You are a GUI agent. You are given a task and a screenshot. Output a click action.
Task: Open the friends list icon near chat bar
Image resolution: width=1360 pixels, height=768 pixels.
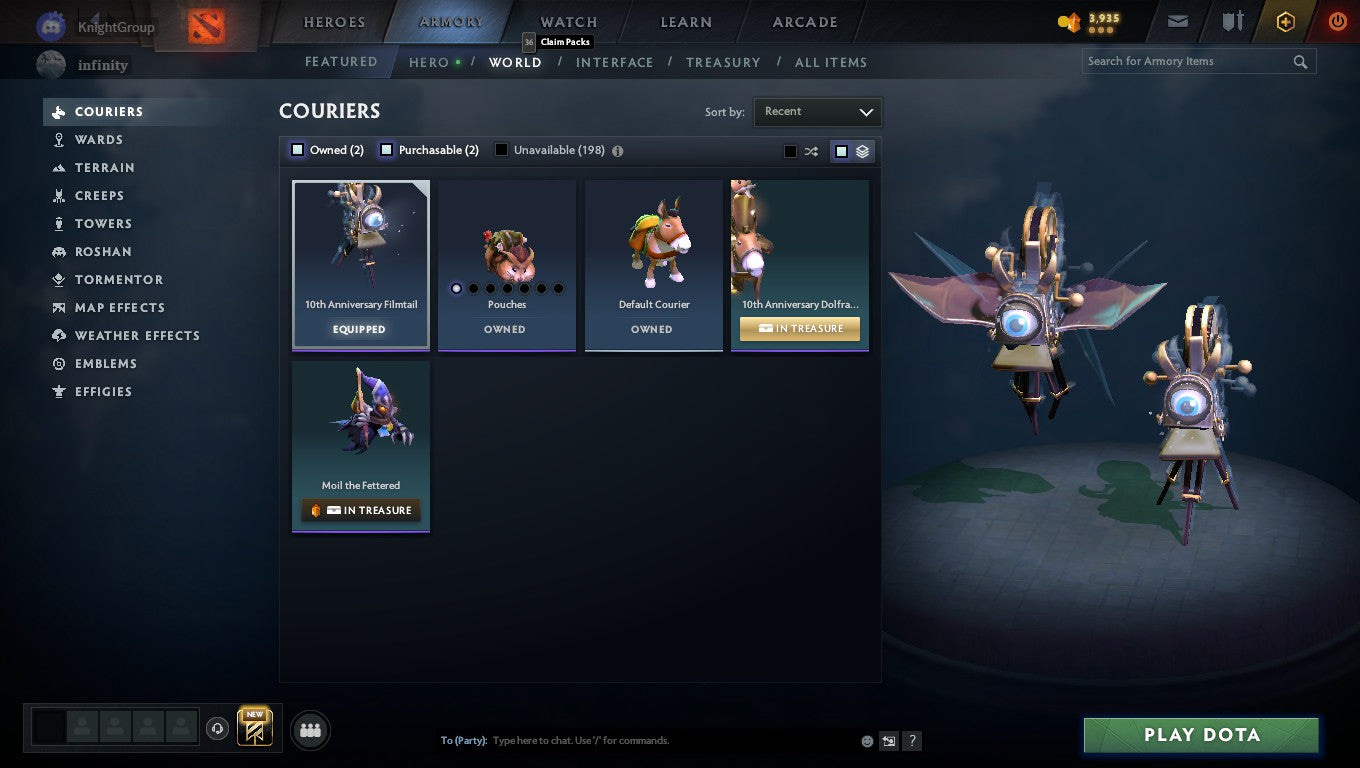pyautogui.click(x=310, y=730)
